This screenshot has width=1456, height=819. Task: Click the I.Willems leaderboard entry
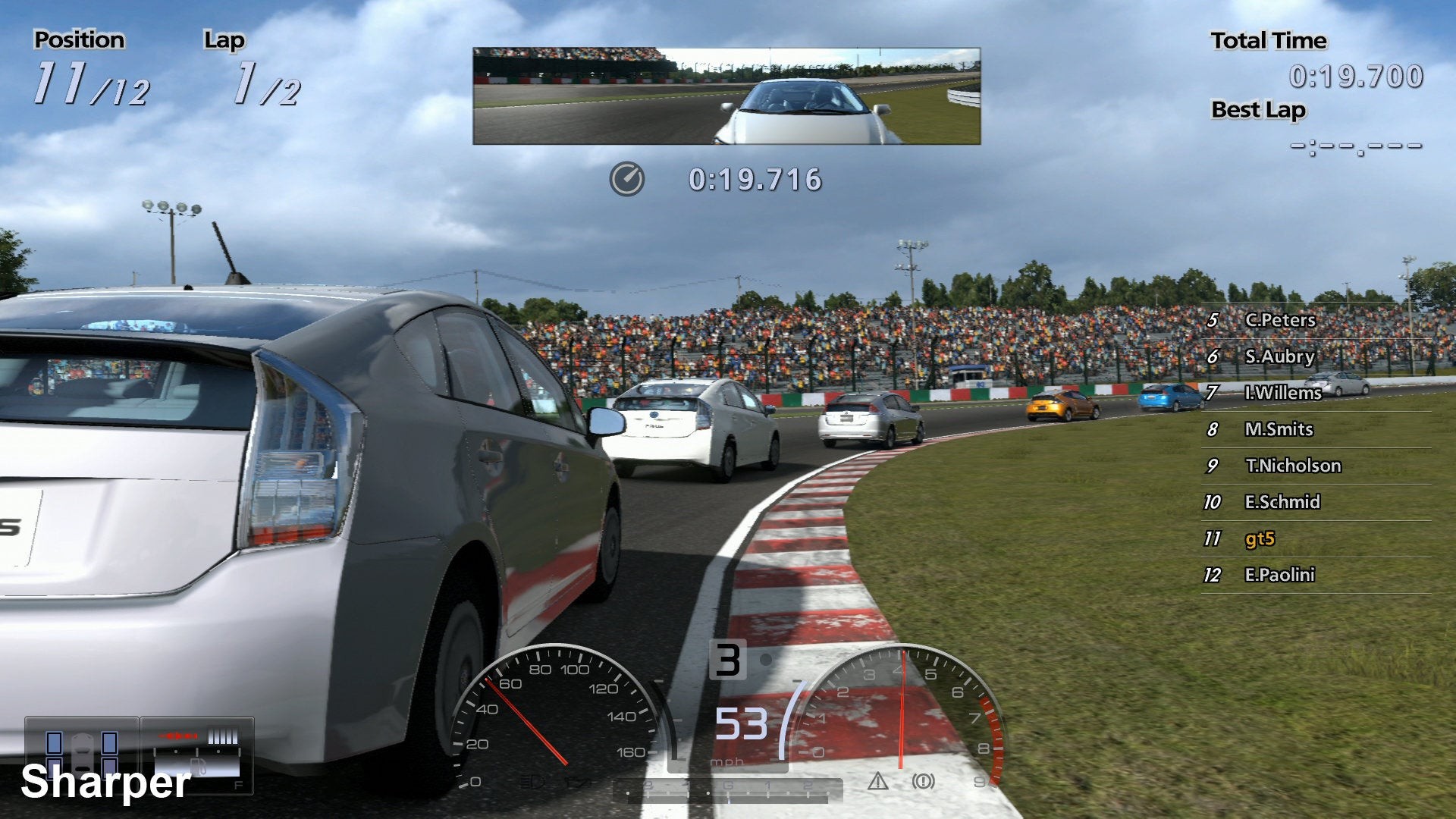tap(1282, 393)
